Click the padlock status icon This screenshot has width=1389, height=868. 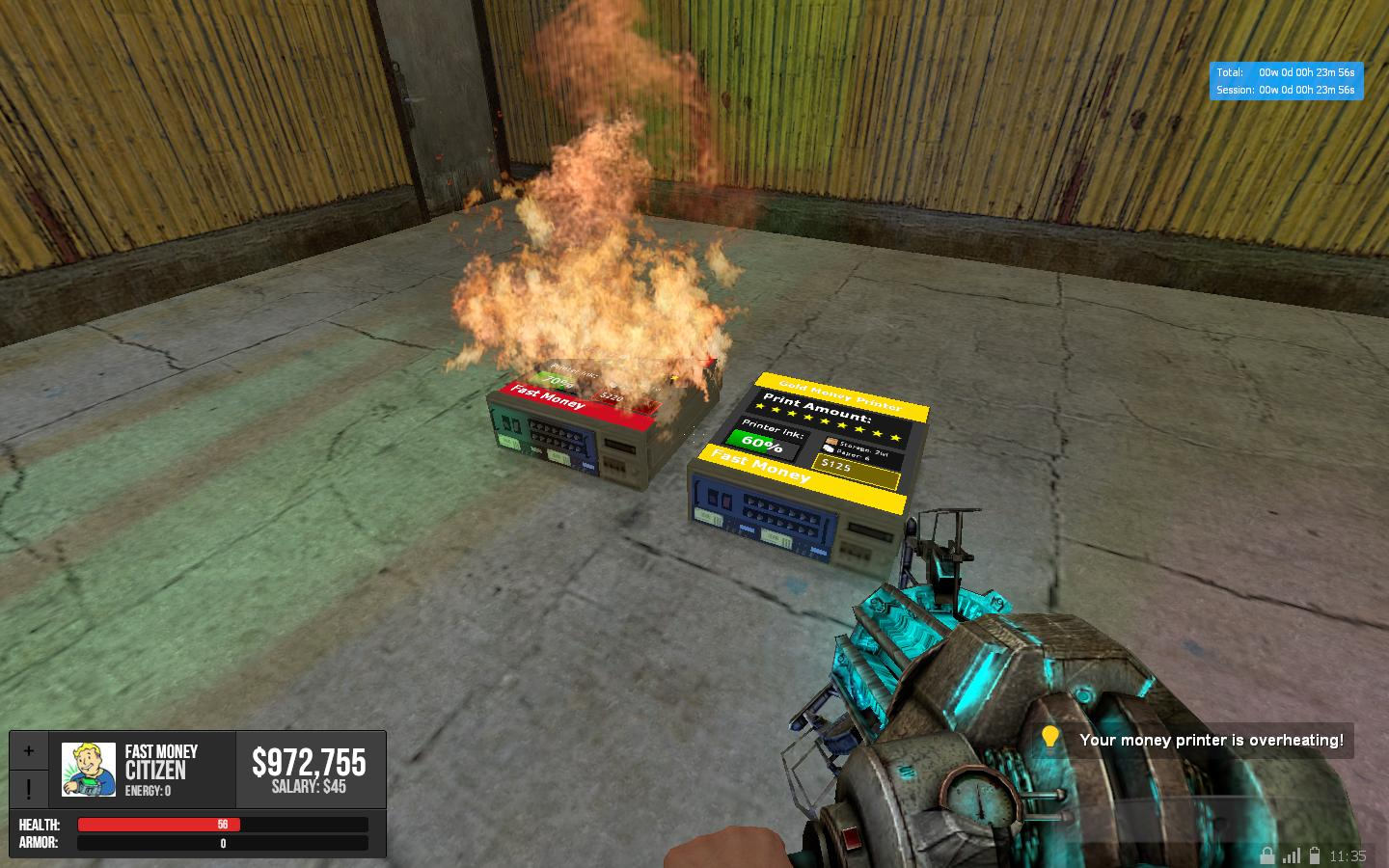tap(1266, 854)
